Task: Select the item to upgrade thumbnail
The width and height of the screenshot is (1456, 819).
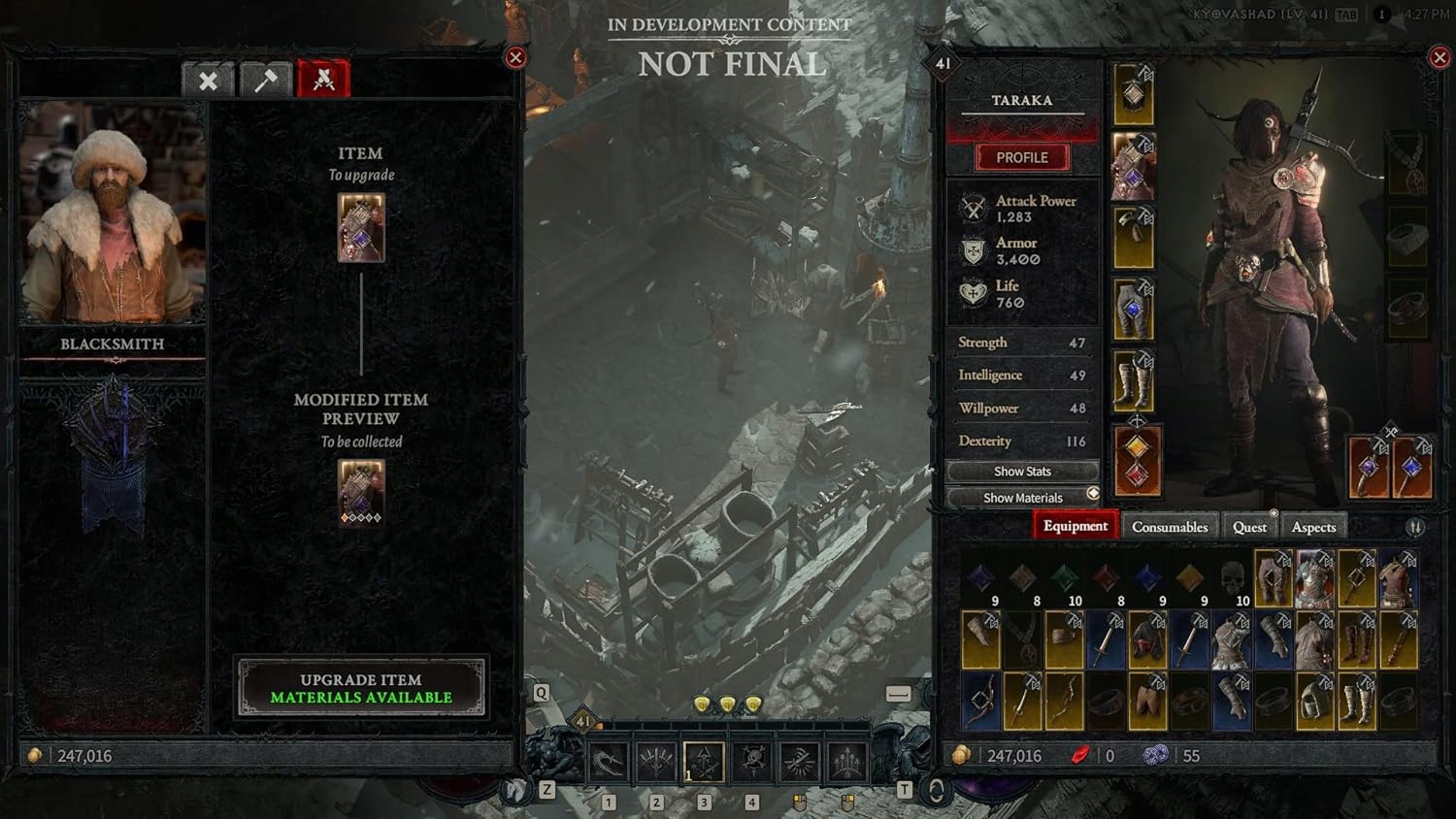Action: 361,228
